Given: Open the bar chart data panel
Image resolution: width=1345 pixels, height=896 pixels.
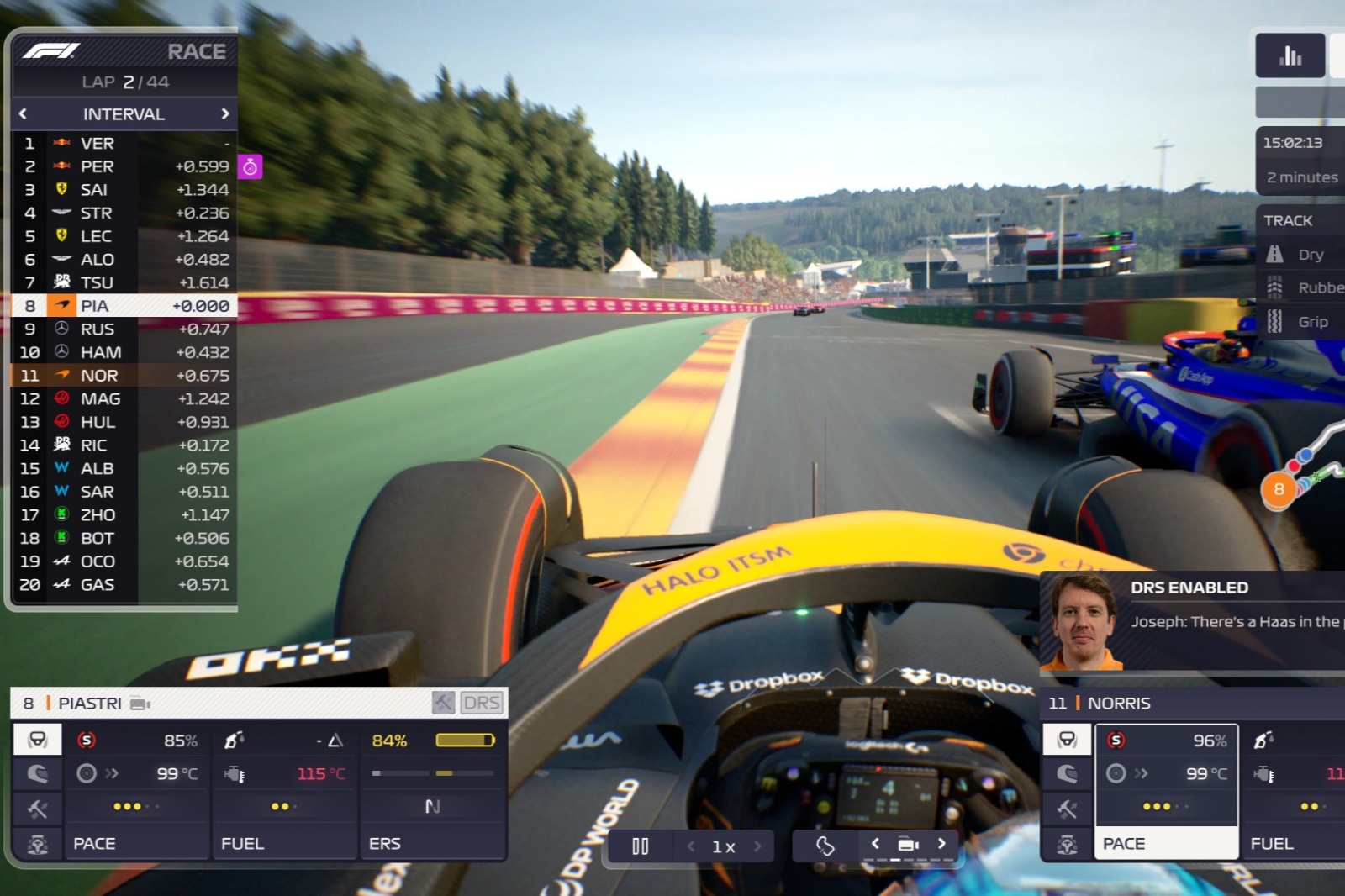Looking at the screenshot, I should coord(1290,55).
